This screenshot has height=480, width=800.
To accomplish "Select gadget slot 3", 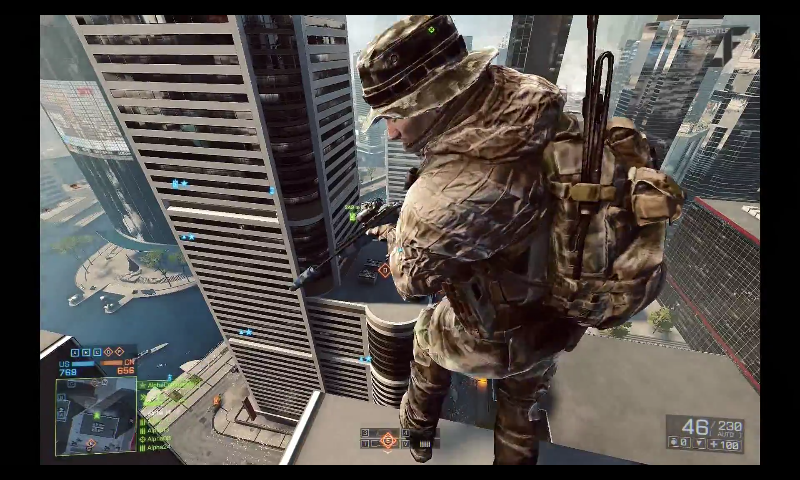I will click(x=366, y=435).
